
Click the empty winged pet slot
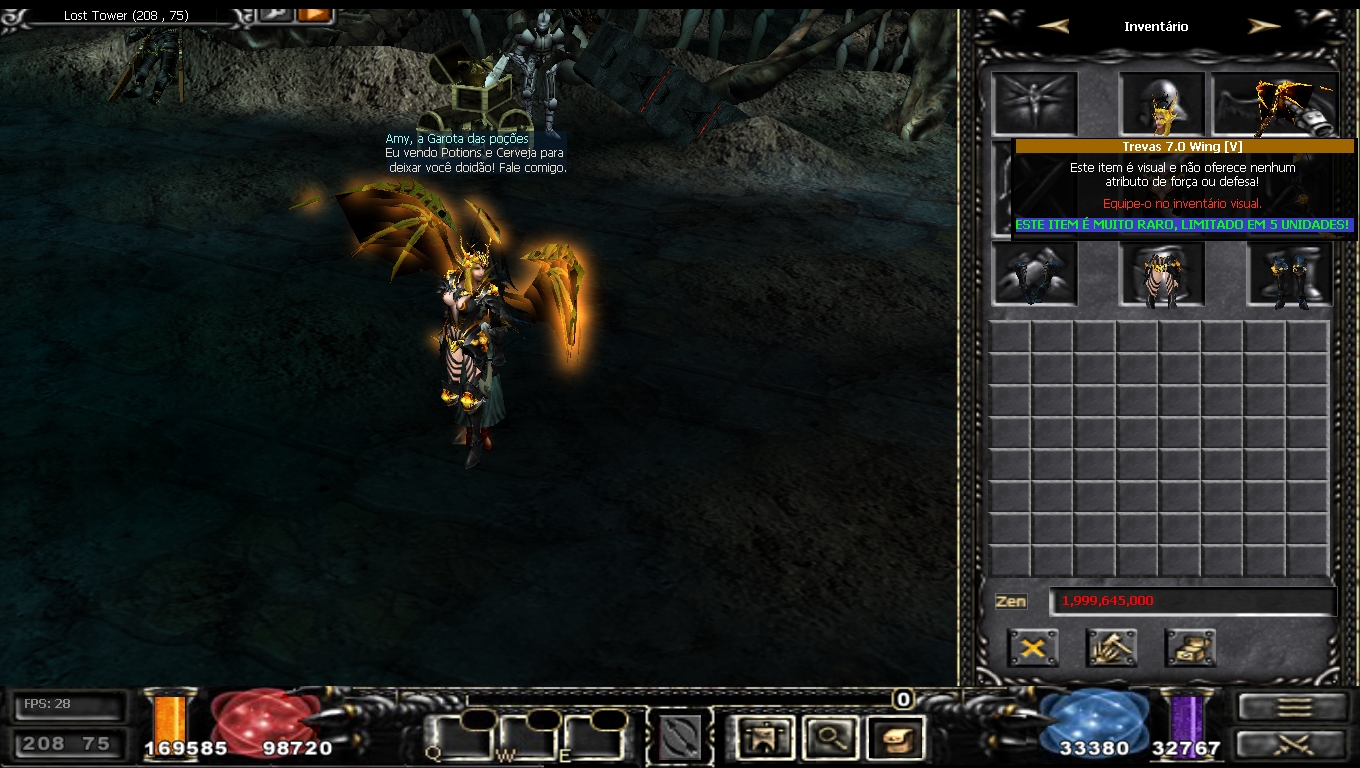(x=1035, y=104)
